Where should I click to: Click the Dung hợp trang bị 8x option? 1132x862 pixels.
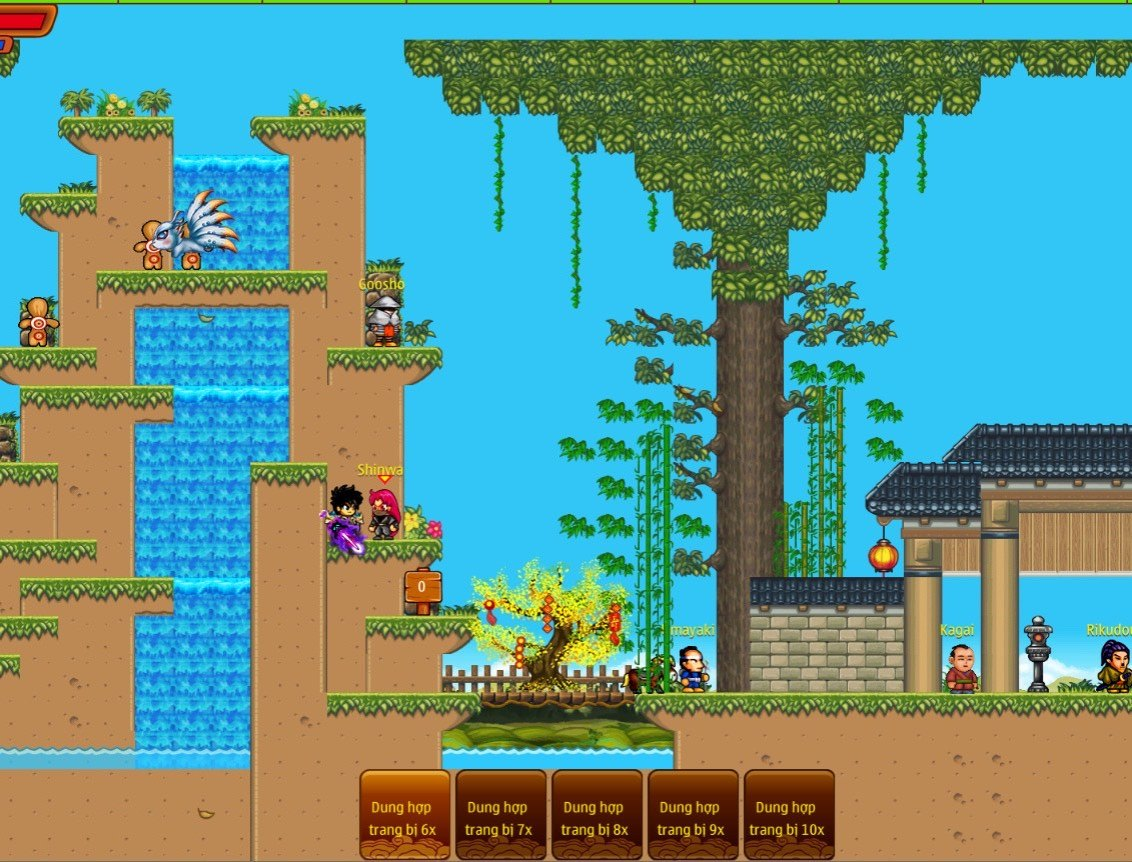point(597,815)
